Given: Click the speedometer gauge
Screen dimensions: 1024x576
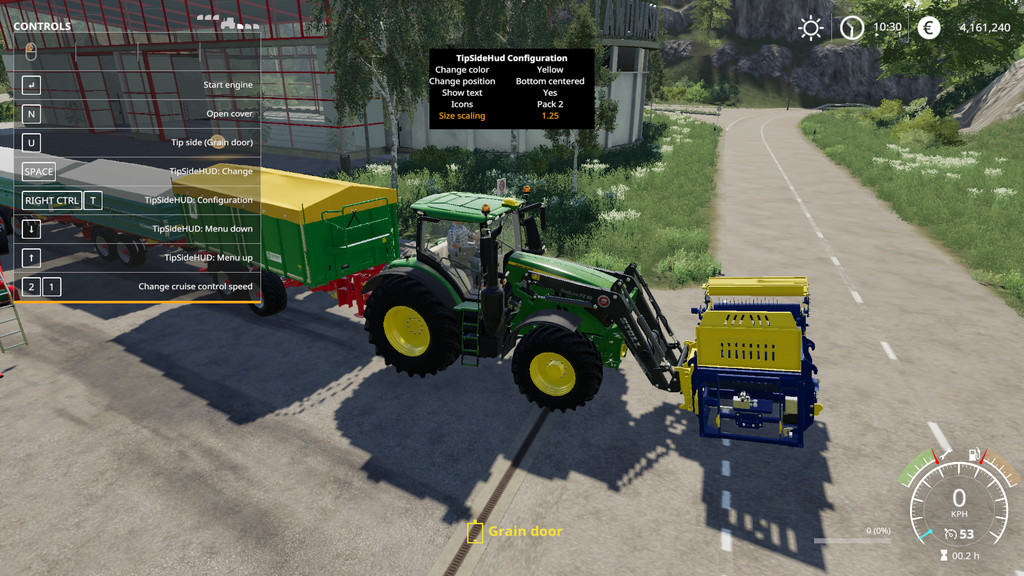Looking at the screenshot, I should click(958, 498).
